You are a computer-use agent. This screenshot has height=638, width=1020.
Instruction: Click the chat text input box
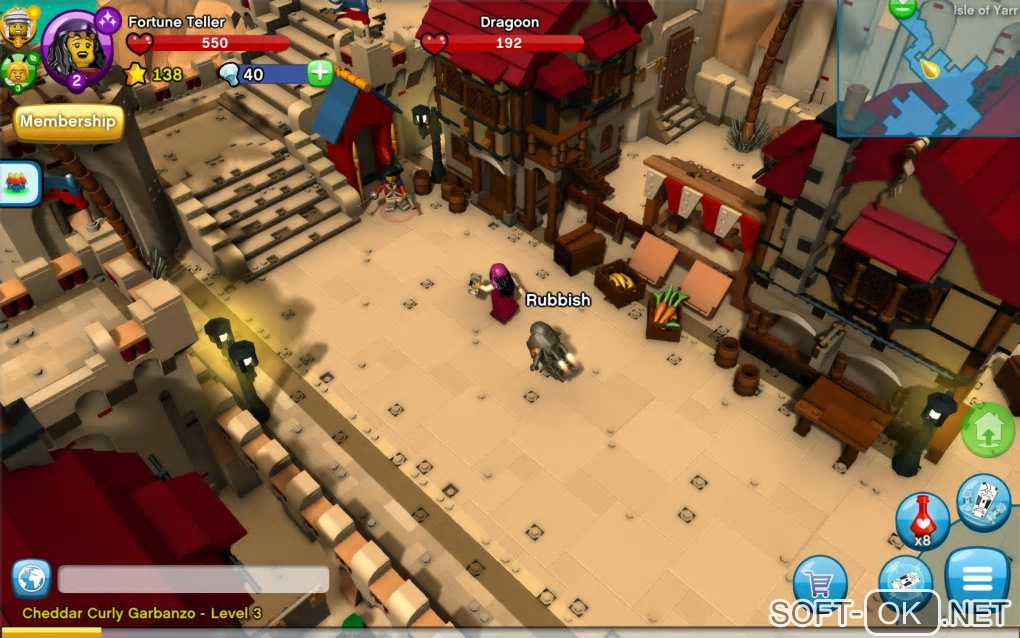point(193,580)
